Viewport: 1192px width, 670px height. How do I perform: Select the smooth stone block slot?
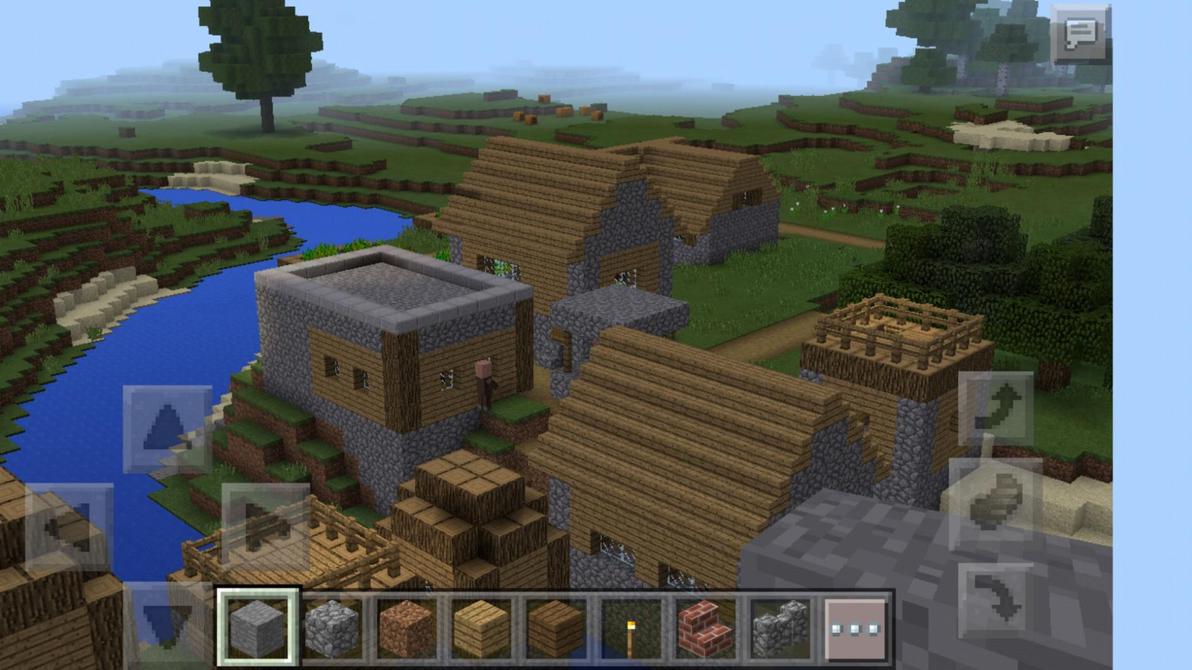point(258,628)
